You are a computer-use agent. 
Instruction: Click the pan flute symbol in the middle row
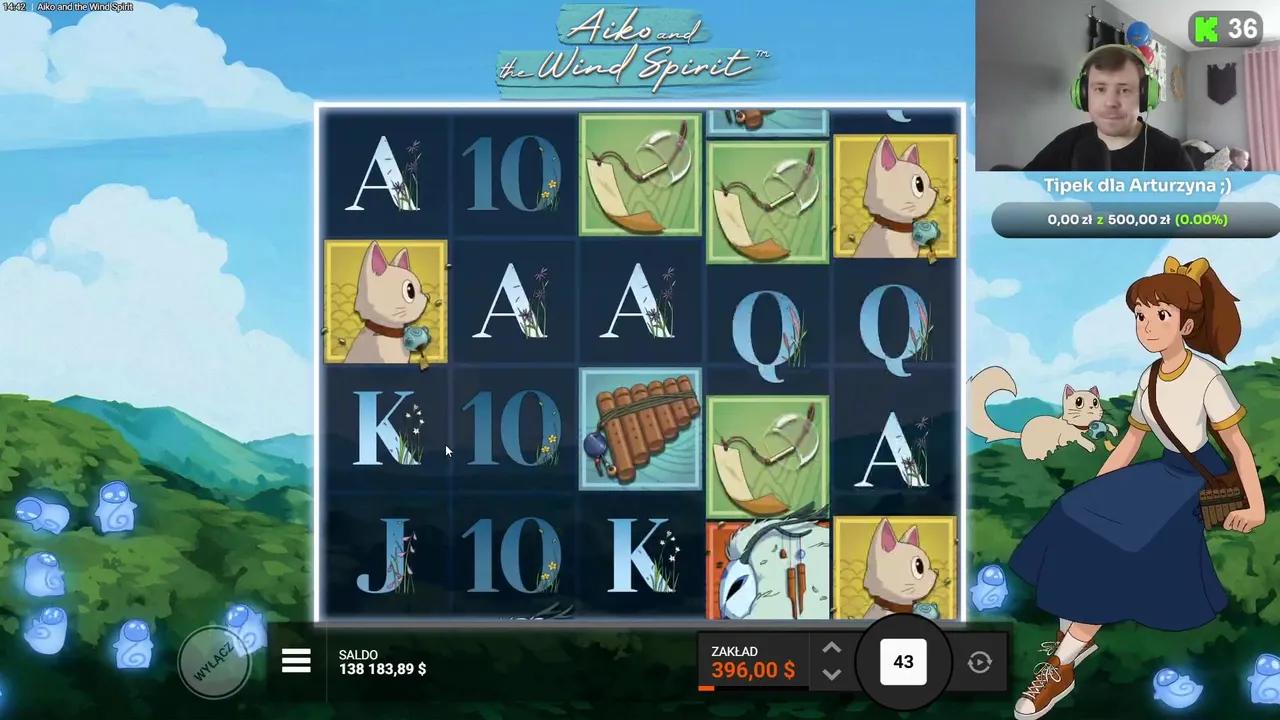tap(640, 428)
